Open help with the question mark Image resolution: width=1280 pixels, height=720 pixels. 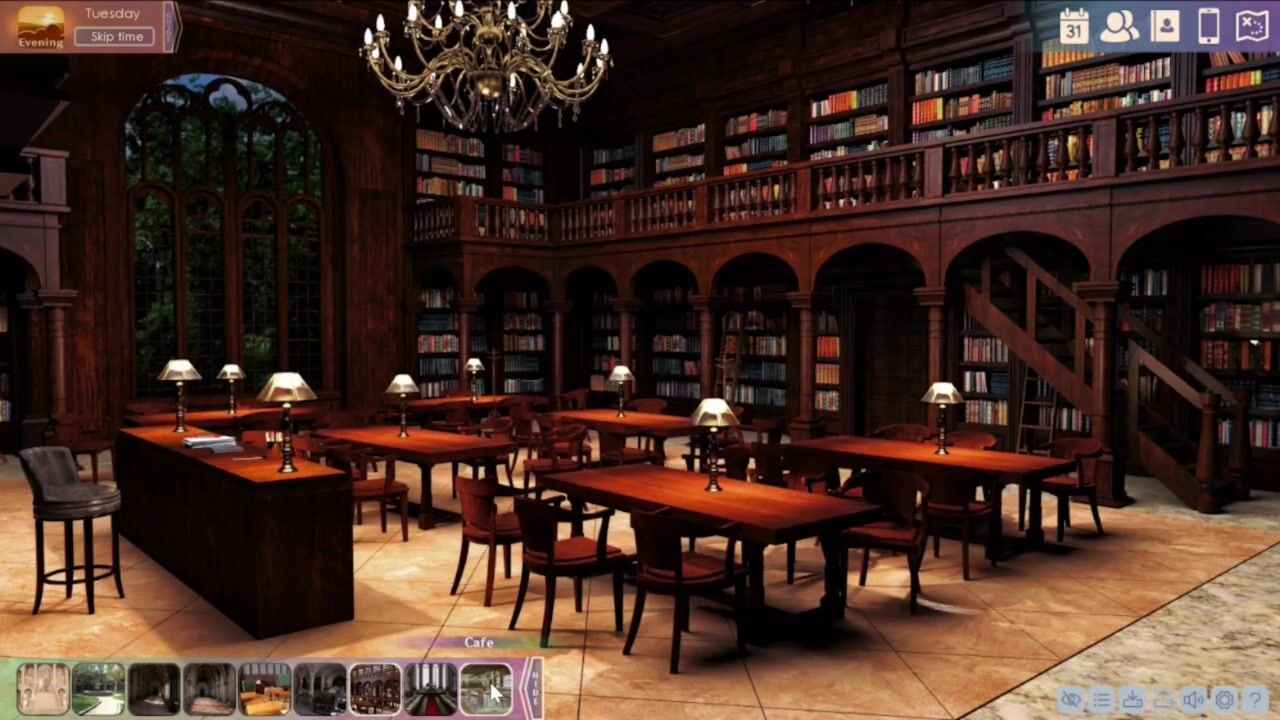coord(1255,700)
